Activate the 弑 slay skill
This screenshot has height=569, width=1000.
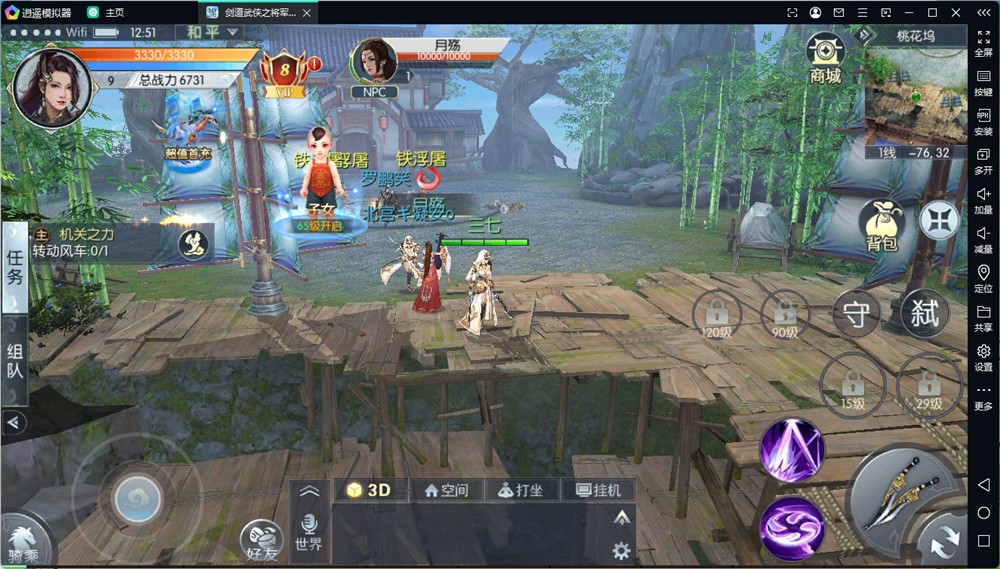(925, 313)
